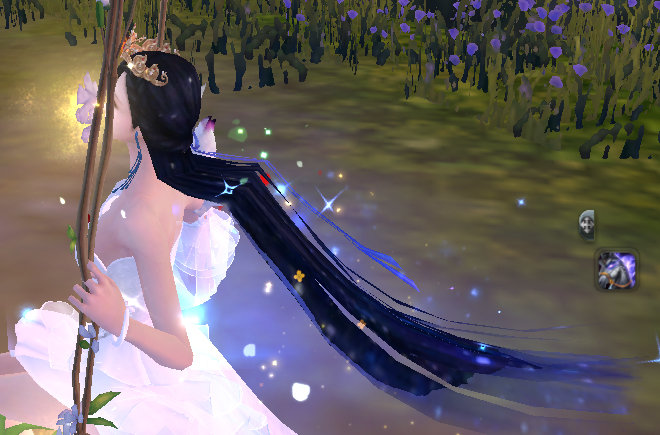Summon the horse mount icon
Screen dimensions: 660x435
(616, 270)
